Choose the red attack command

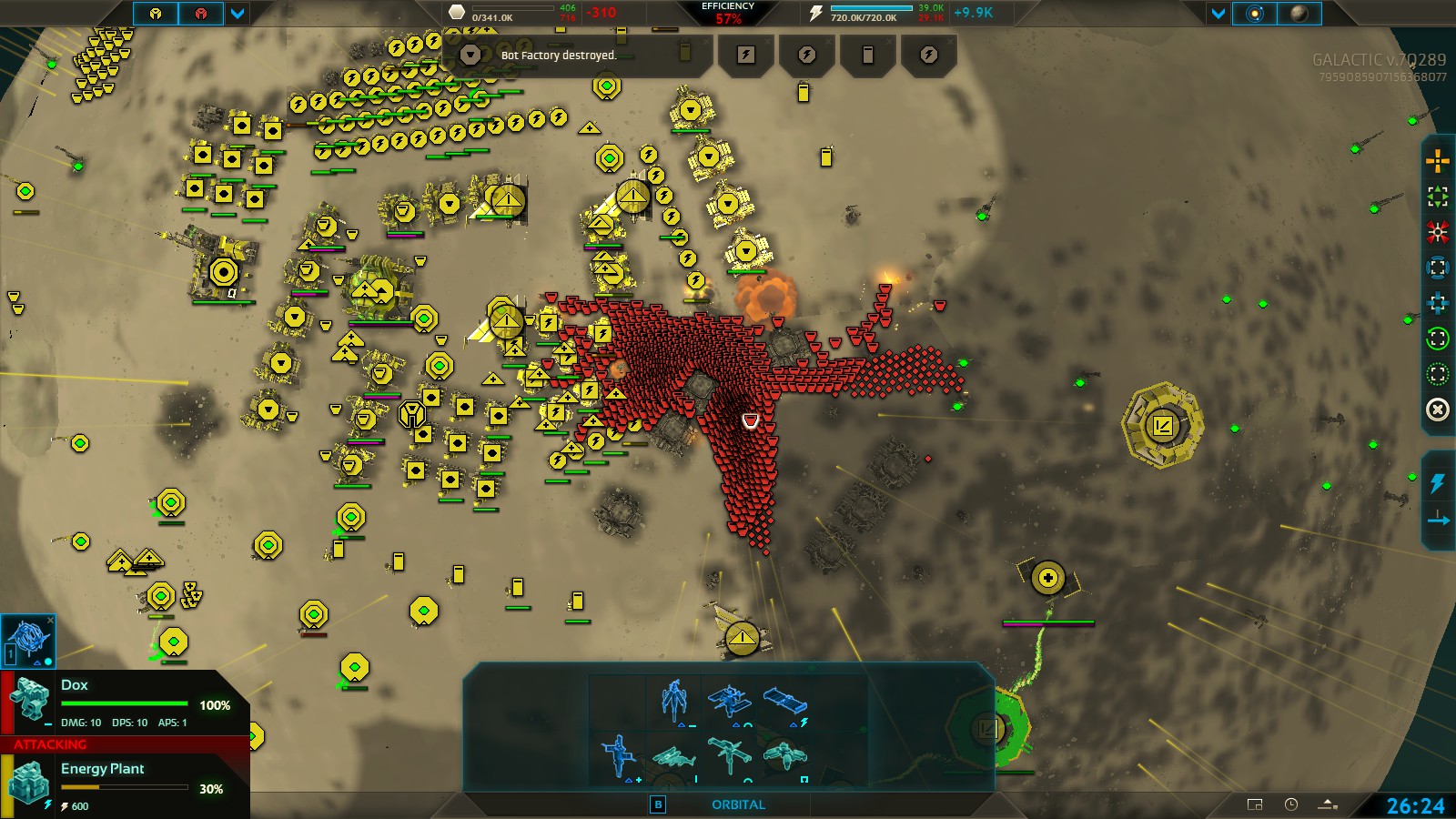[1438, 232]
